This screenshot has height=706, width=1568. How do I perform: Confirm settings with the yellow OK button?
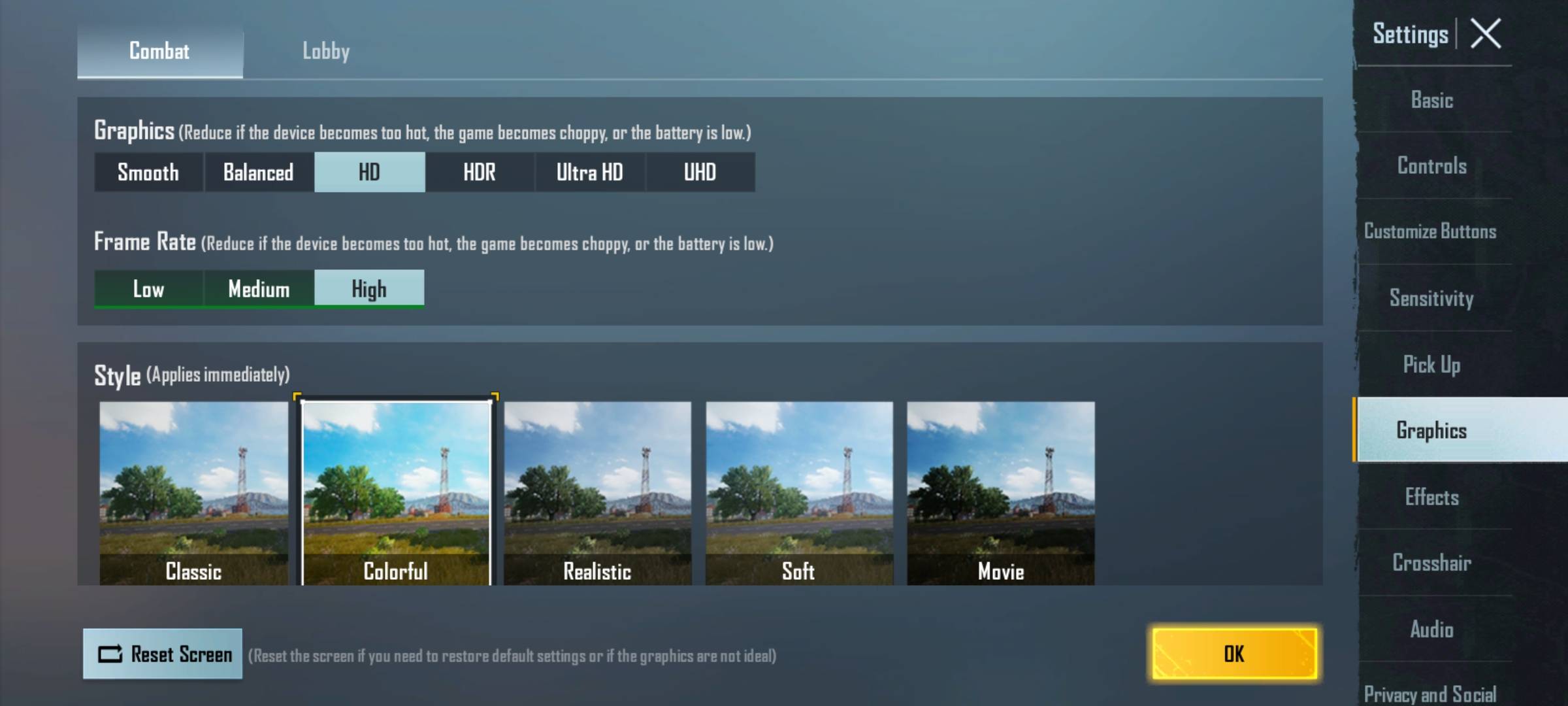1233,654
